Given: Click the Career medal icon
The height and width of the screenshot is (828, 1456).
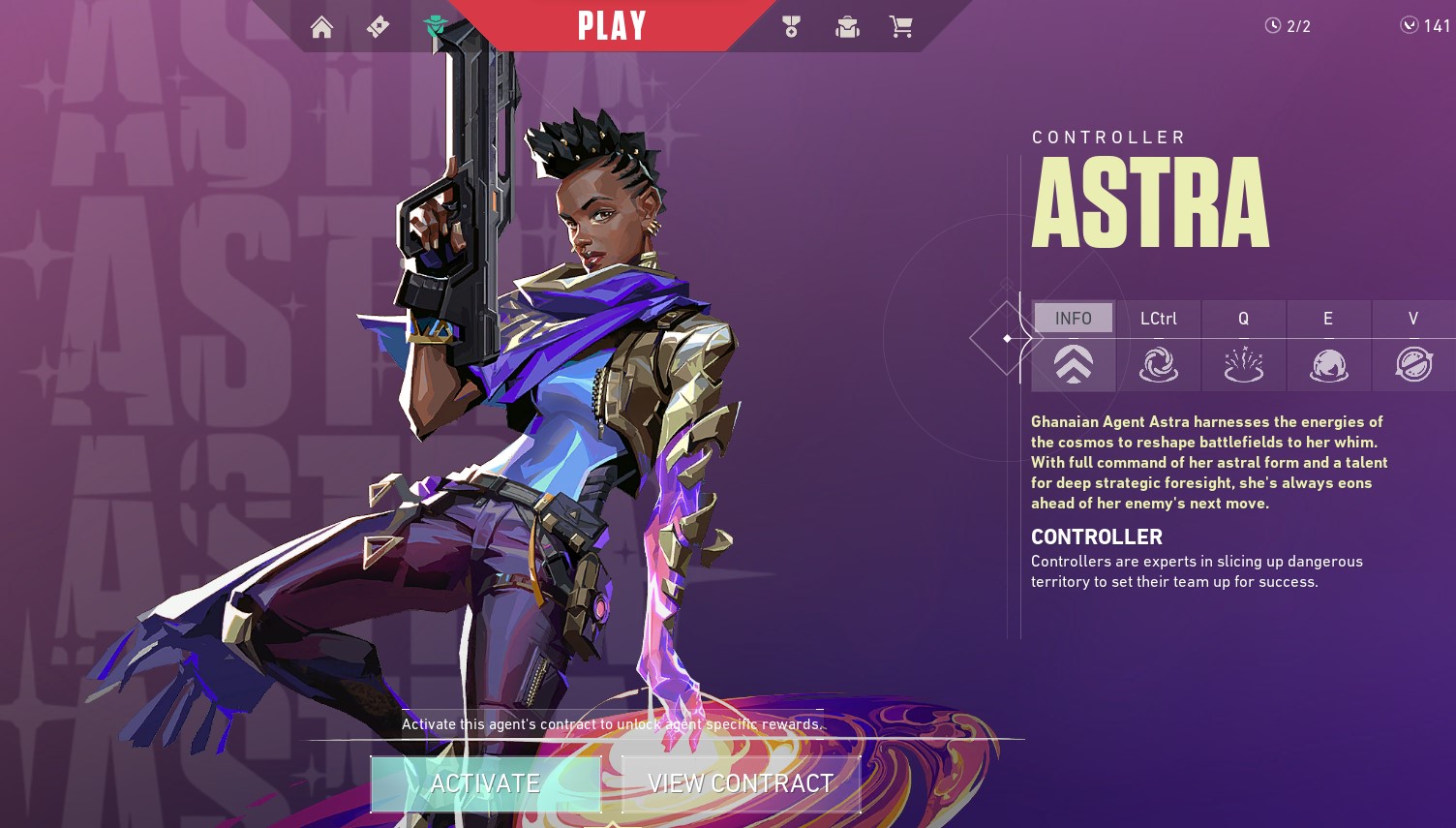Looking at the screenshot, I should click(791, 26).
